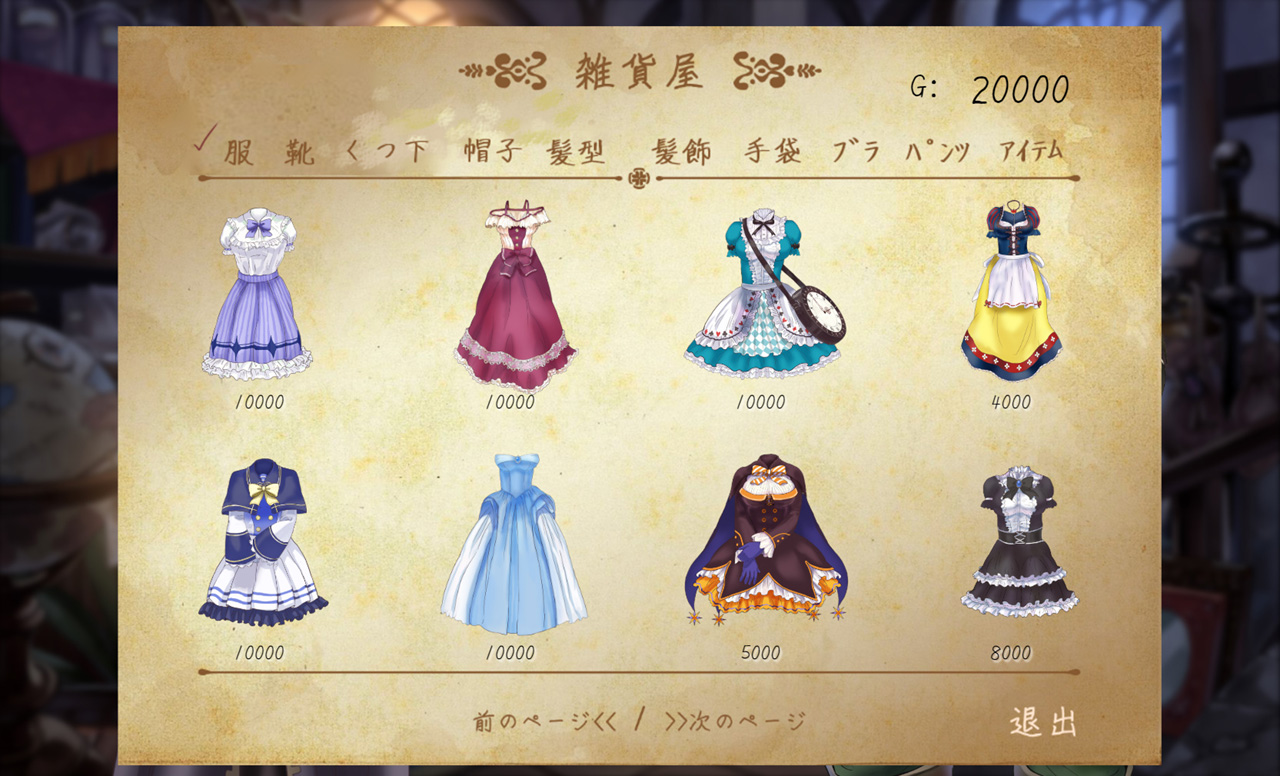Go to 次のページ next page

click(x=735, y=721)
